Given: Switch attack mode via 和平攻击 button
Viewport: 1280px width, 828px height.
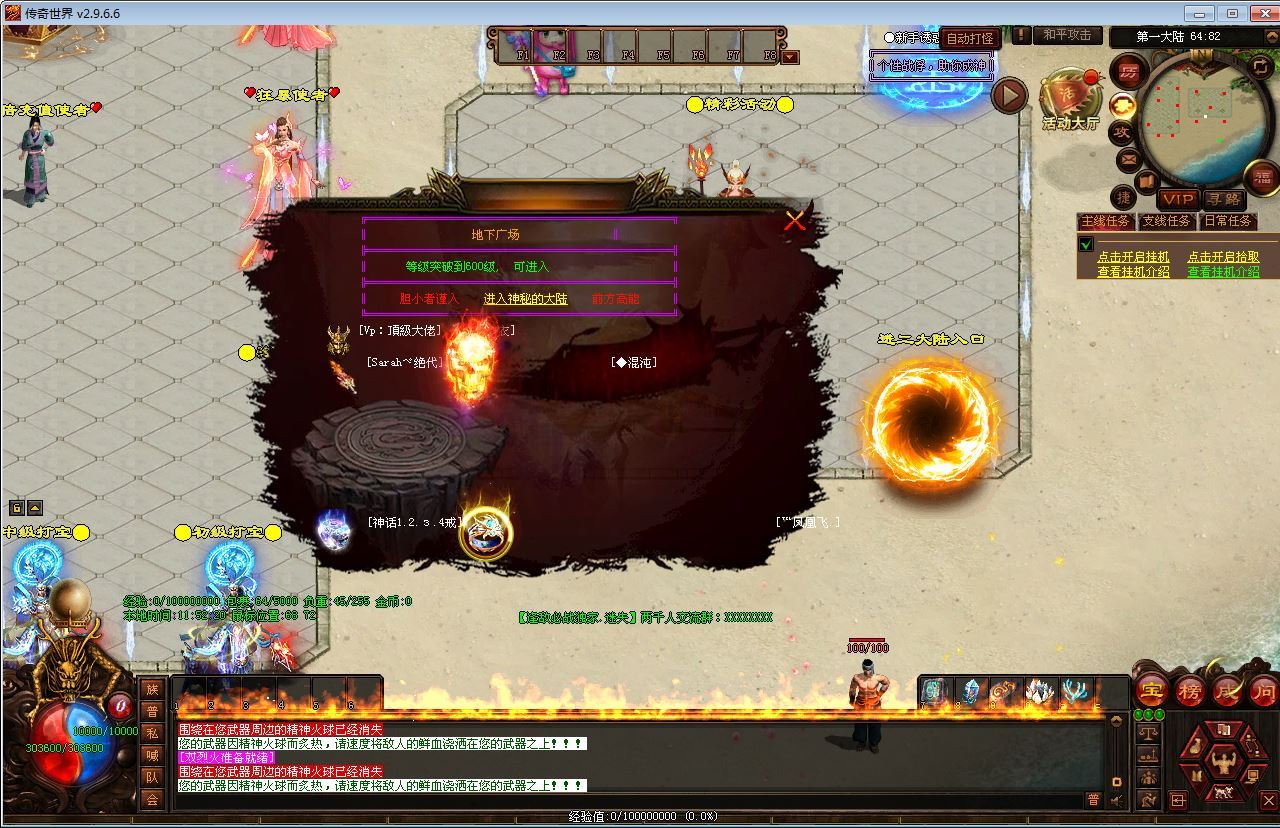Looking at the screenshot, I should (1067, 35).
